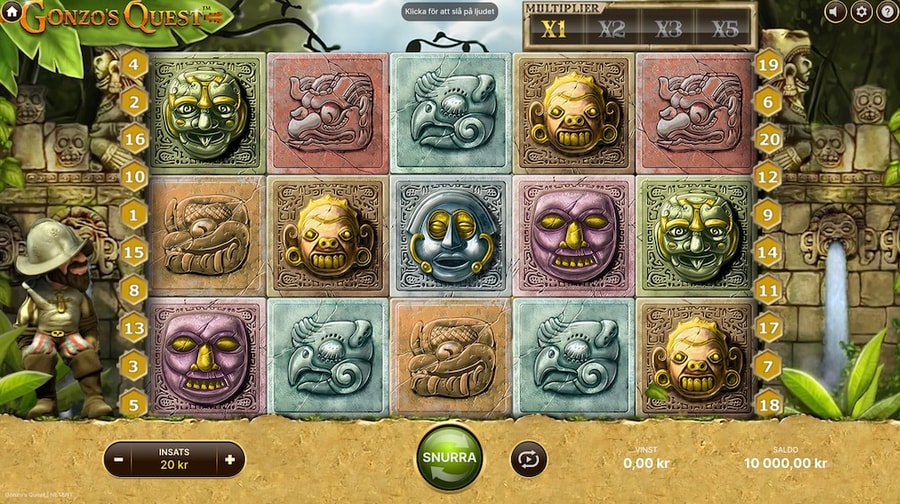900x504 pixels.
Task: Show payline number 10 marker
Action: click(135, 177)
